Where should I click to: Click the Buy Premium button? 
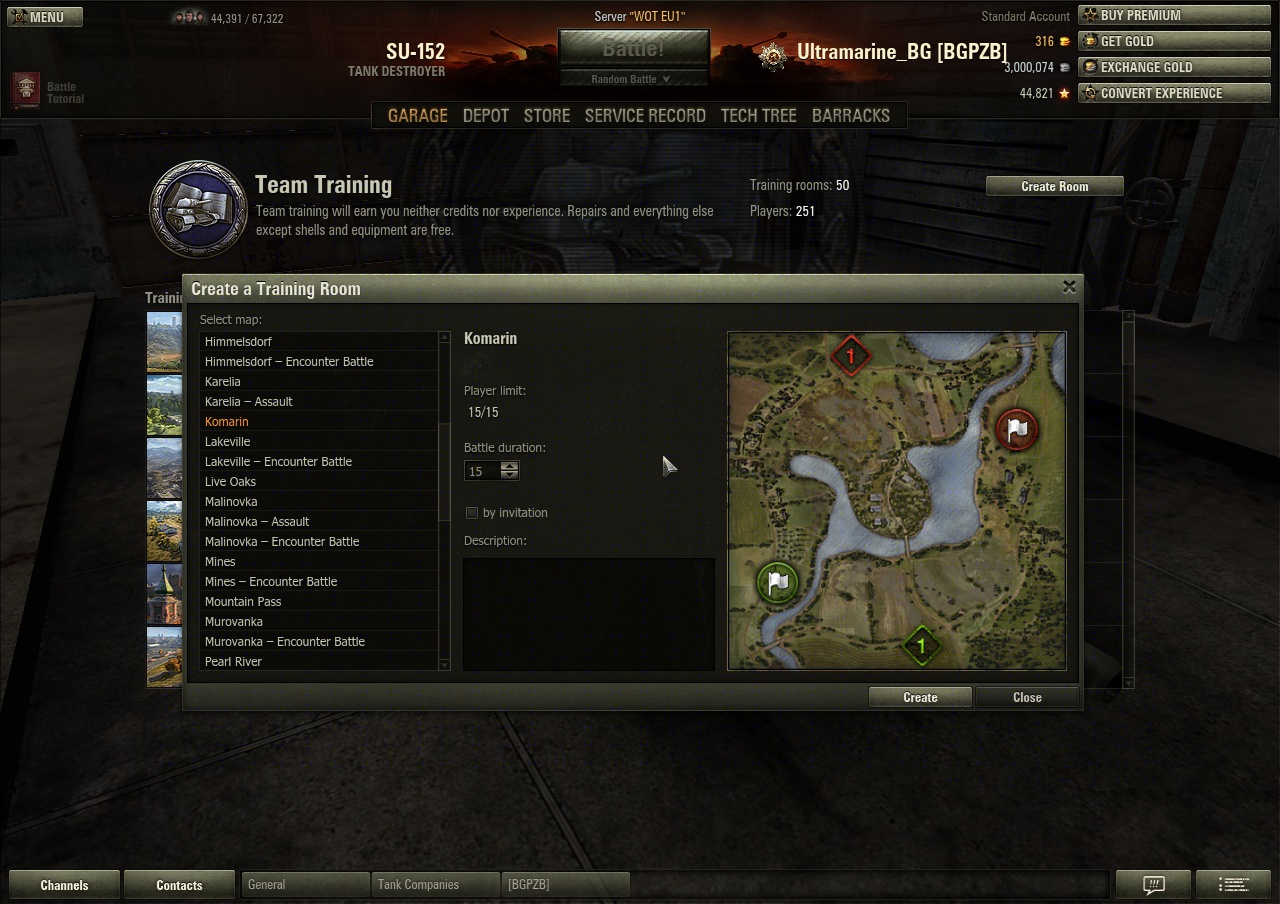[1174, 15]
